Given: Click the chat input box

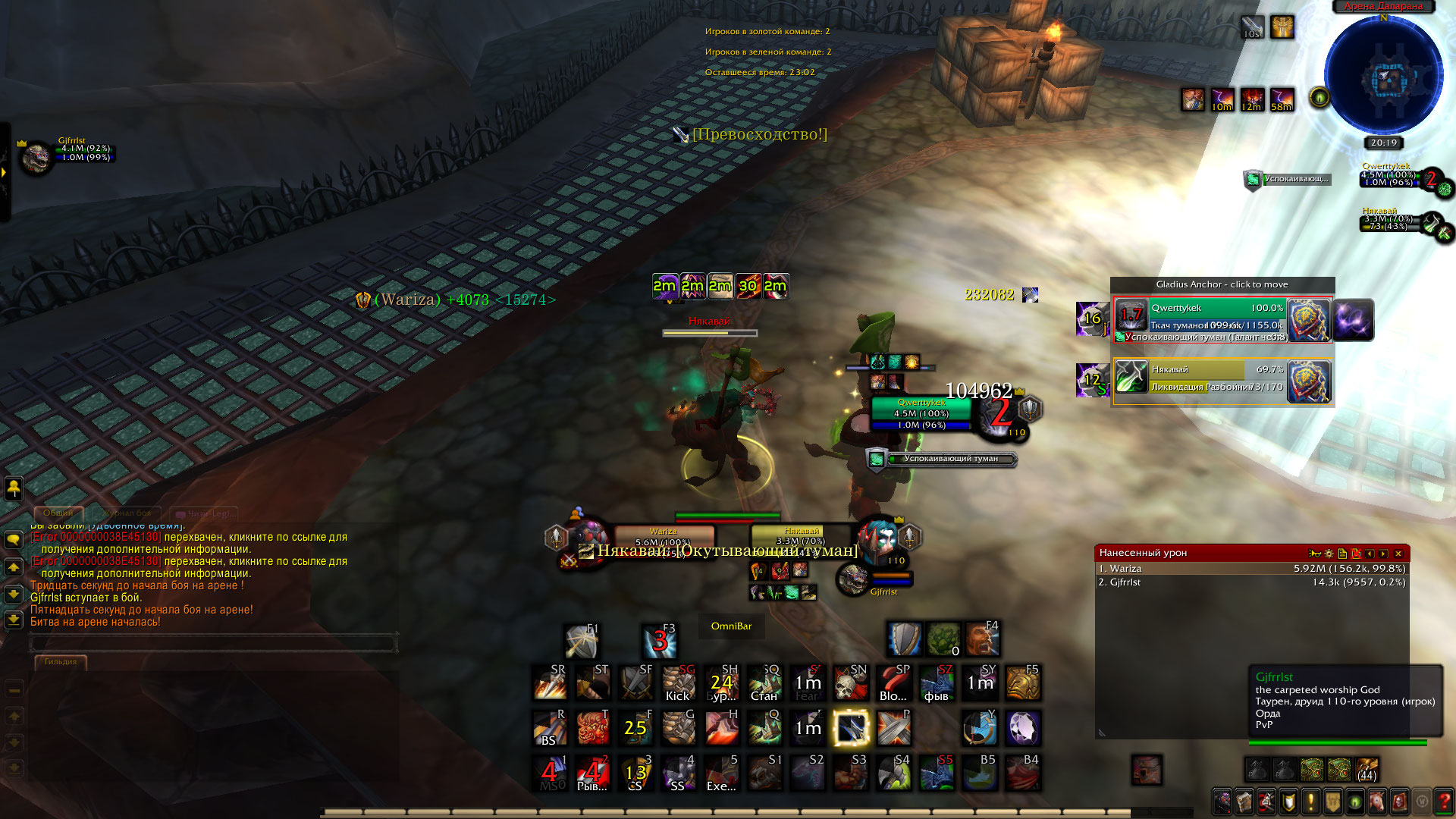Looking at the screenshot, I should point(214,643).
